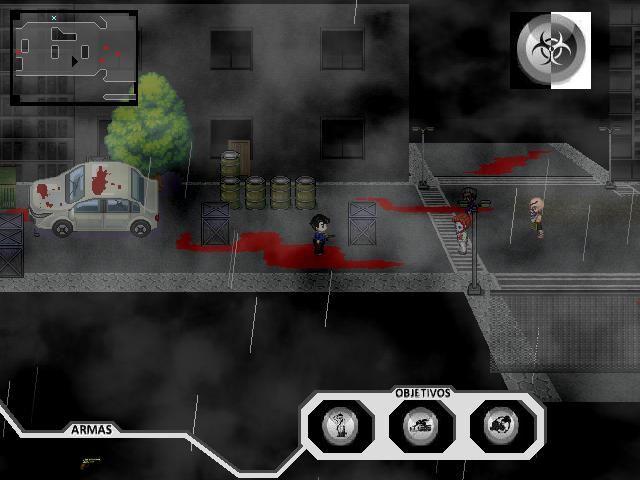640x480 pixels.
Task: Select the middle objective icon
Action: click(x=421, y=426)
